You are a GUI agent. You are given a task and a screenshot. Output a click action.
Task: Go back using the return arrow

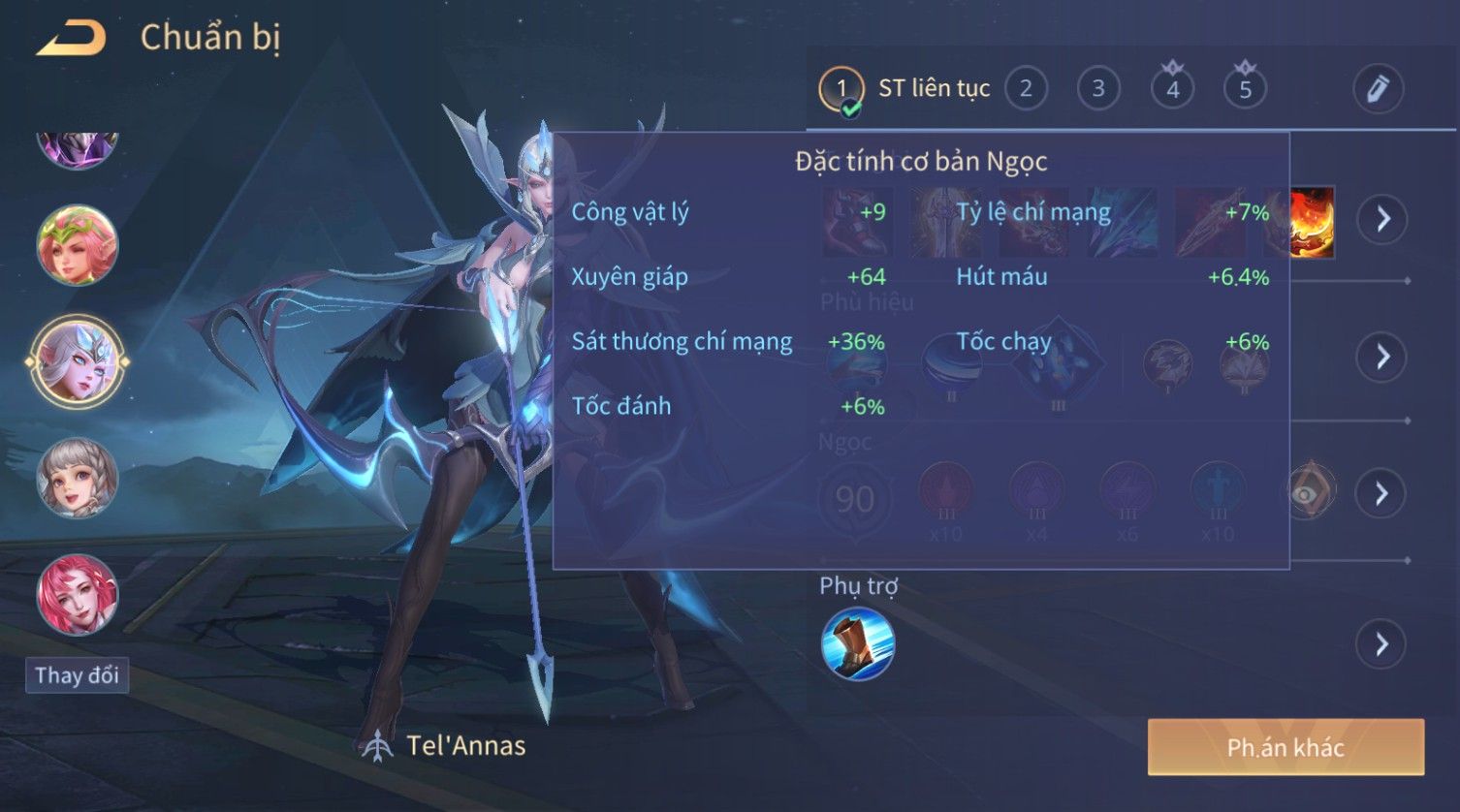(x=71, y=39)
